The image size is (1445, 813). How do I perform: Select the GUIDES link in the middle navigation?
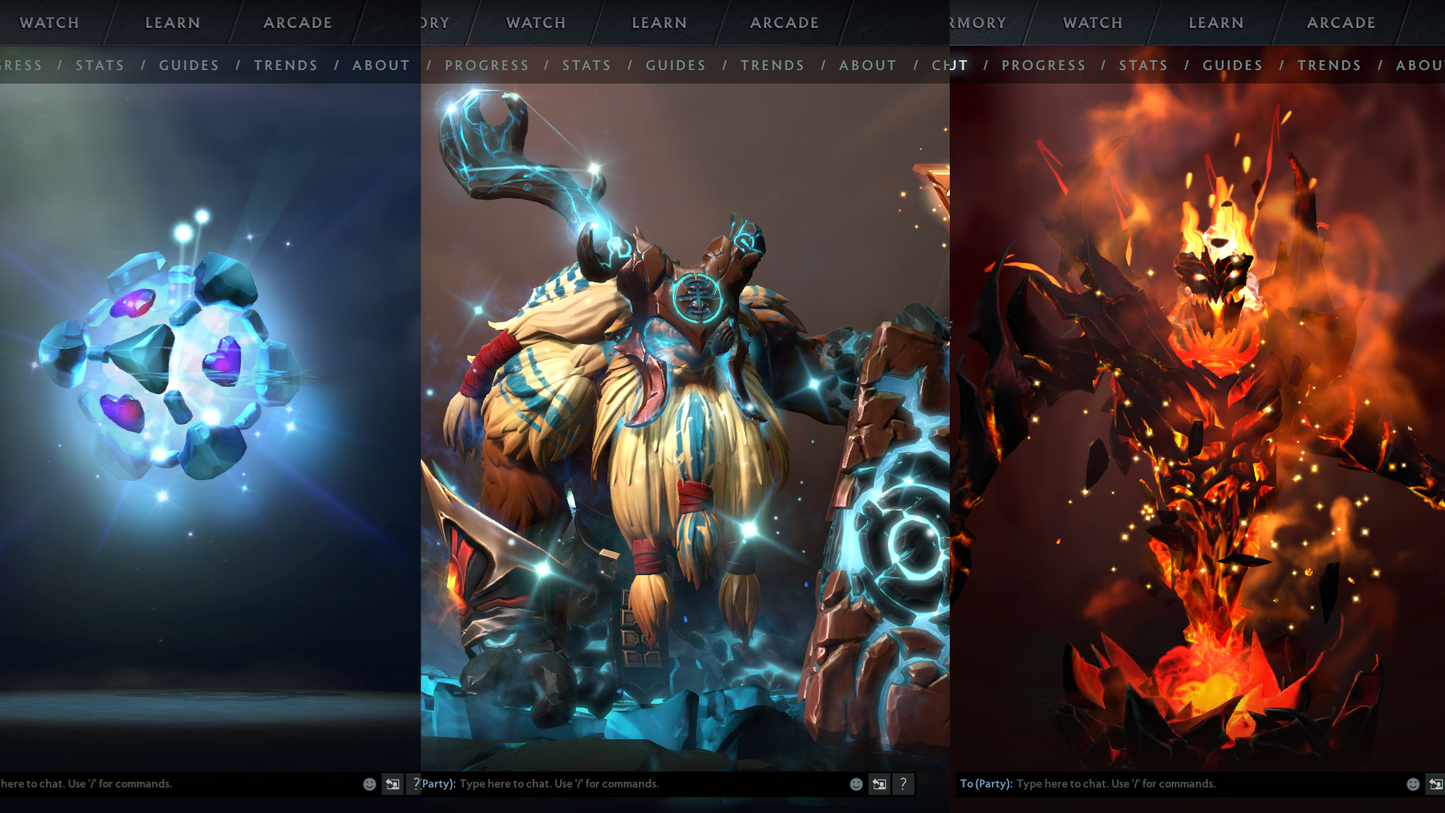pos(675,65)
